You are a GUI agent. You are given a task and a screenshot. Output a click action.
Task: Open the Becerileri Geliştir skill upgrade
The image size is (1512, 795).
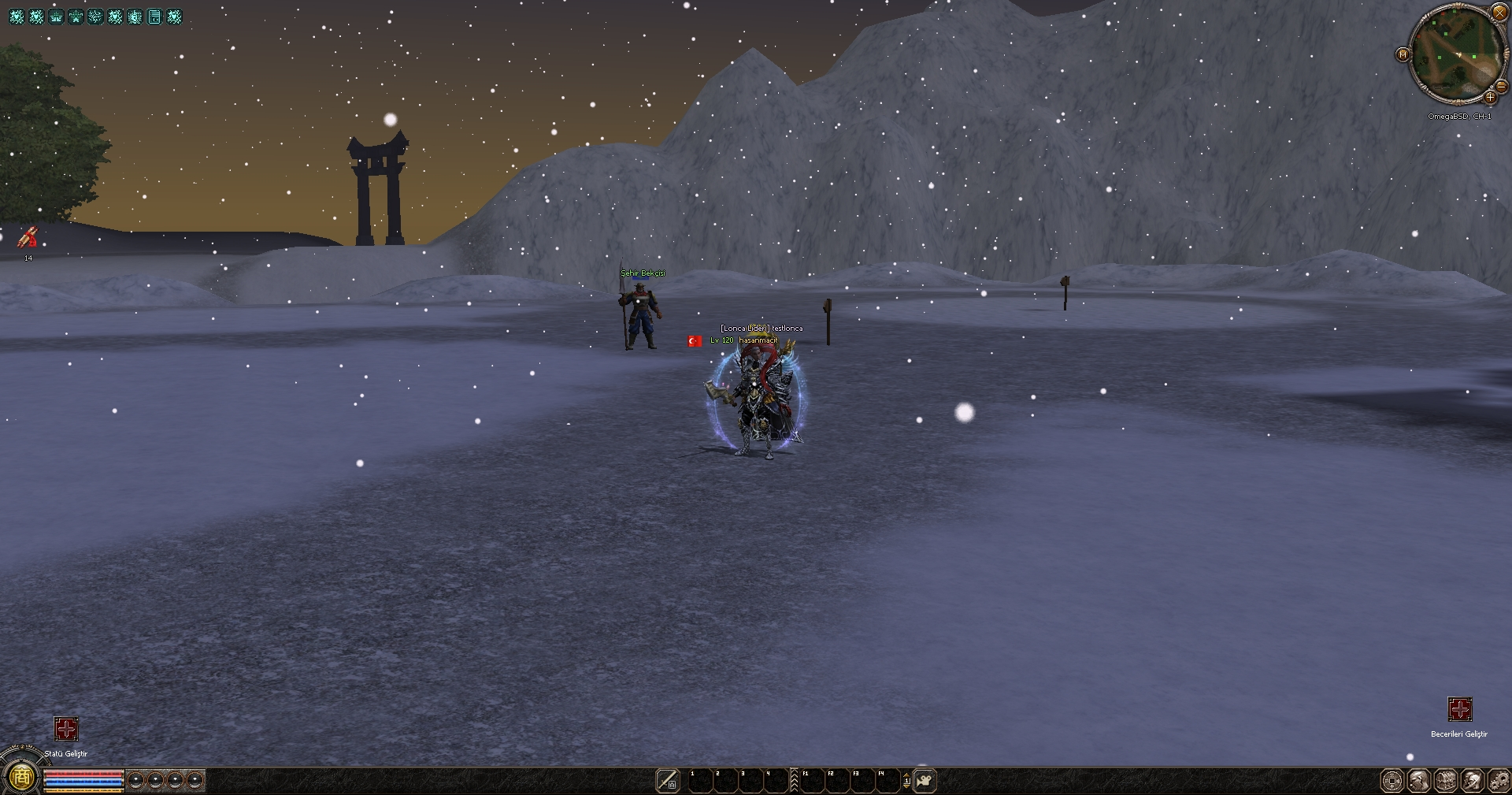[x=1459, y=709]
